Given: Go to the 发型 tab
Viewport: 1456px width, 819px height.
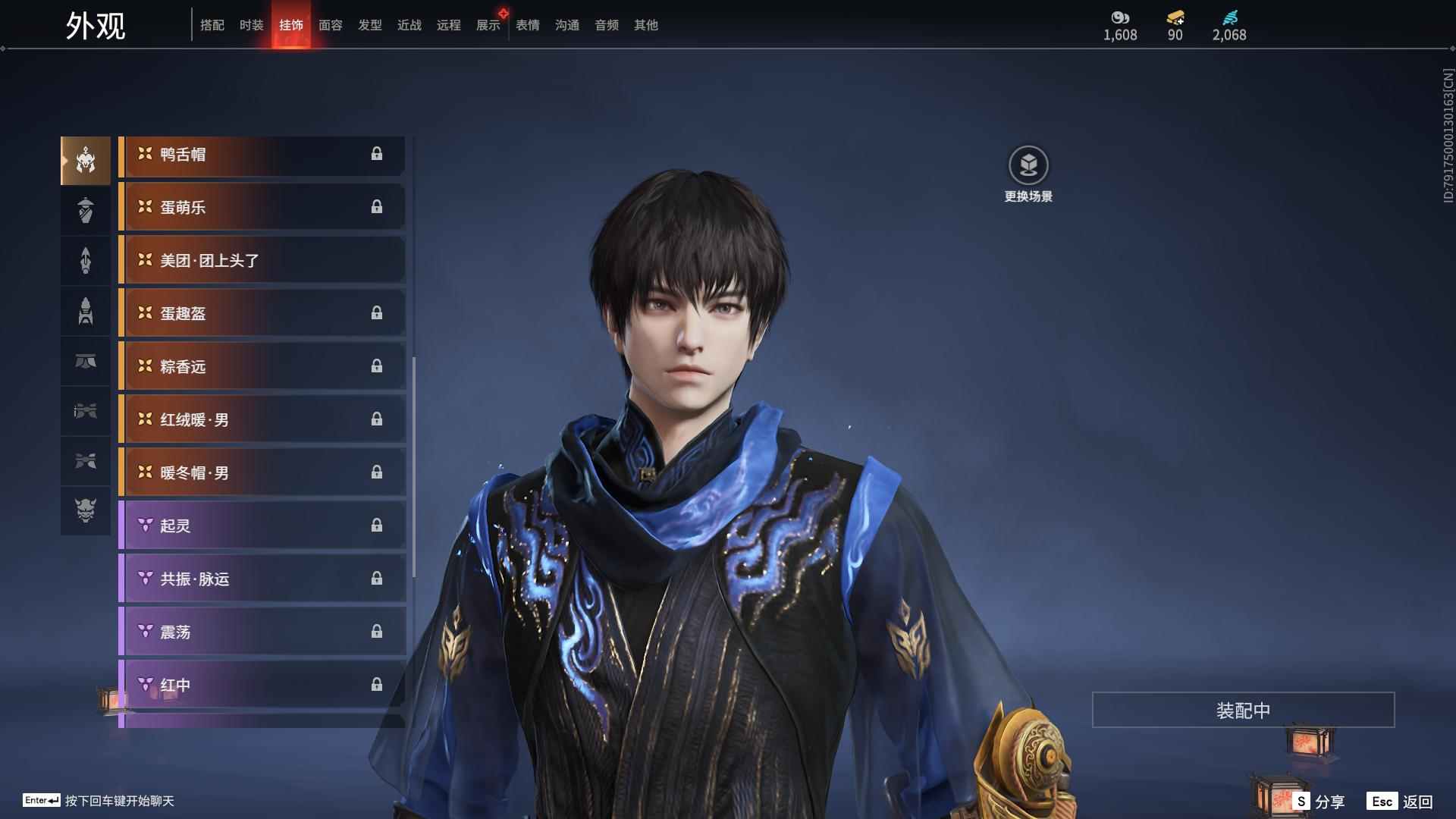Looking at the screenshot, I should 370,25.
